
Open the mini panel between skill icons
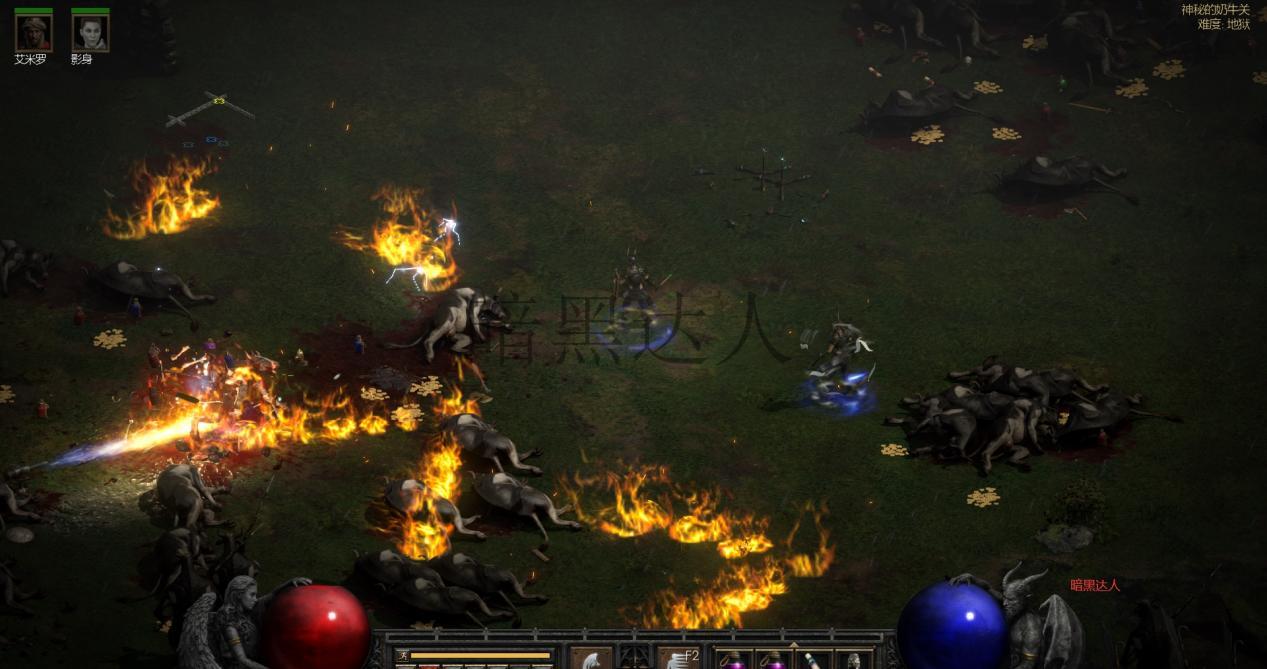point(635,657)
